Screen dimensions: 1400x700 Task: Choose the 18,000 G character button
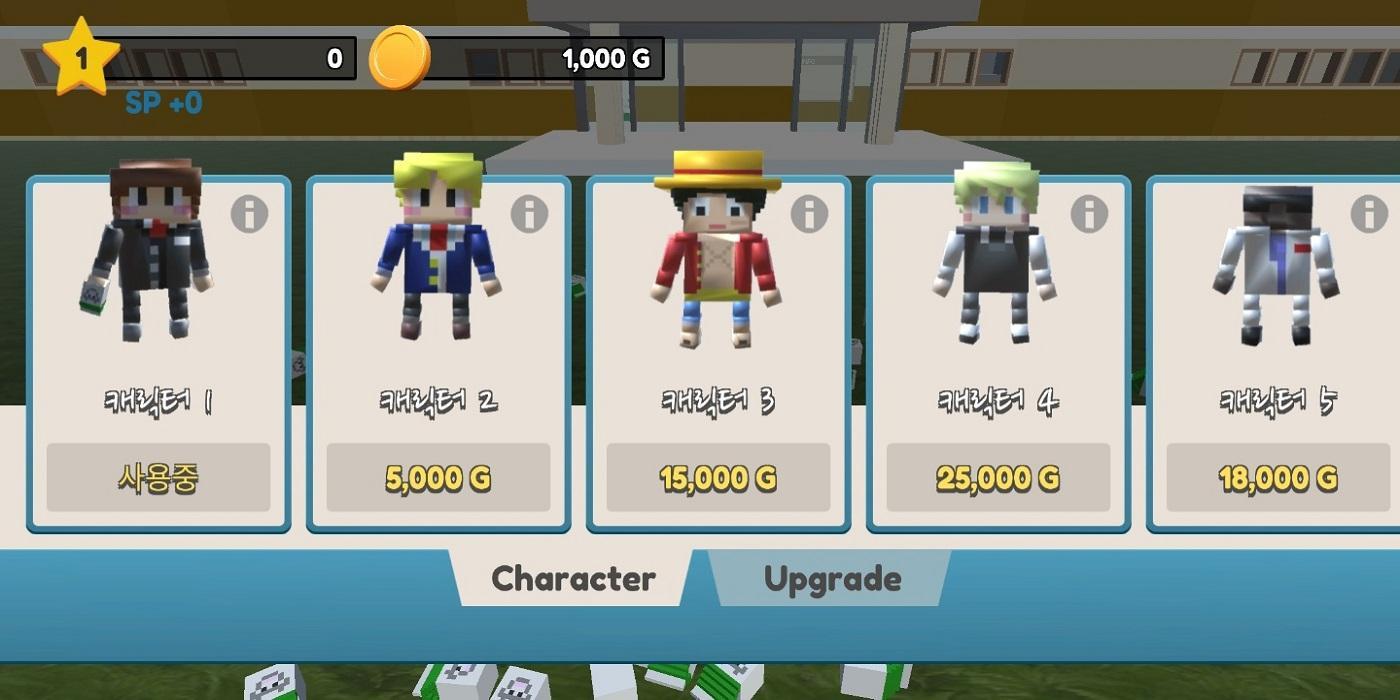pyautogui.click(x=1278, y=478)
